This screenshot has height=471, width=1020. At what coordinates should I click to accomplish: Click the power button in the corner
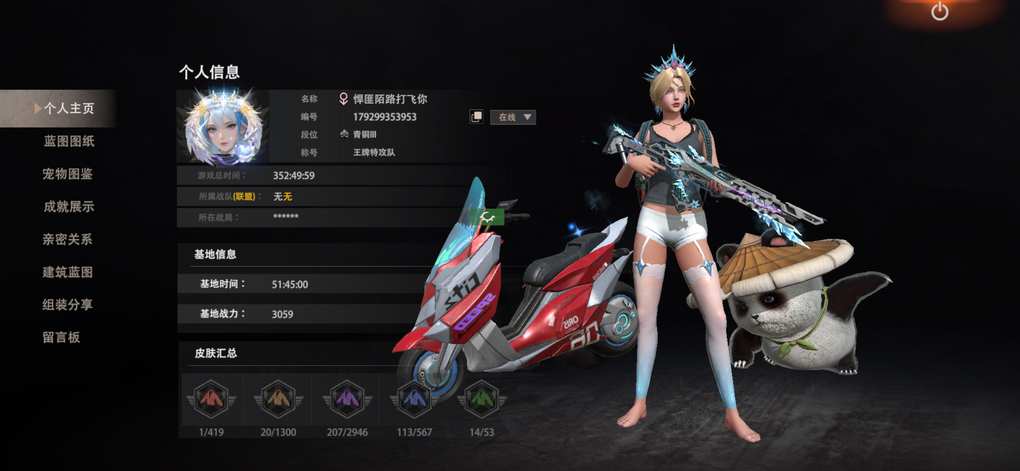939,12
